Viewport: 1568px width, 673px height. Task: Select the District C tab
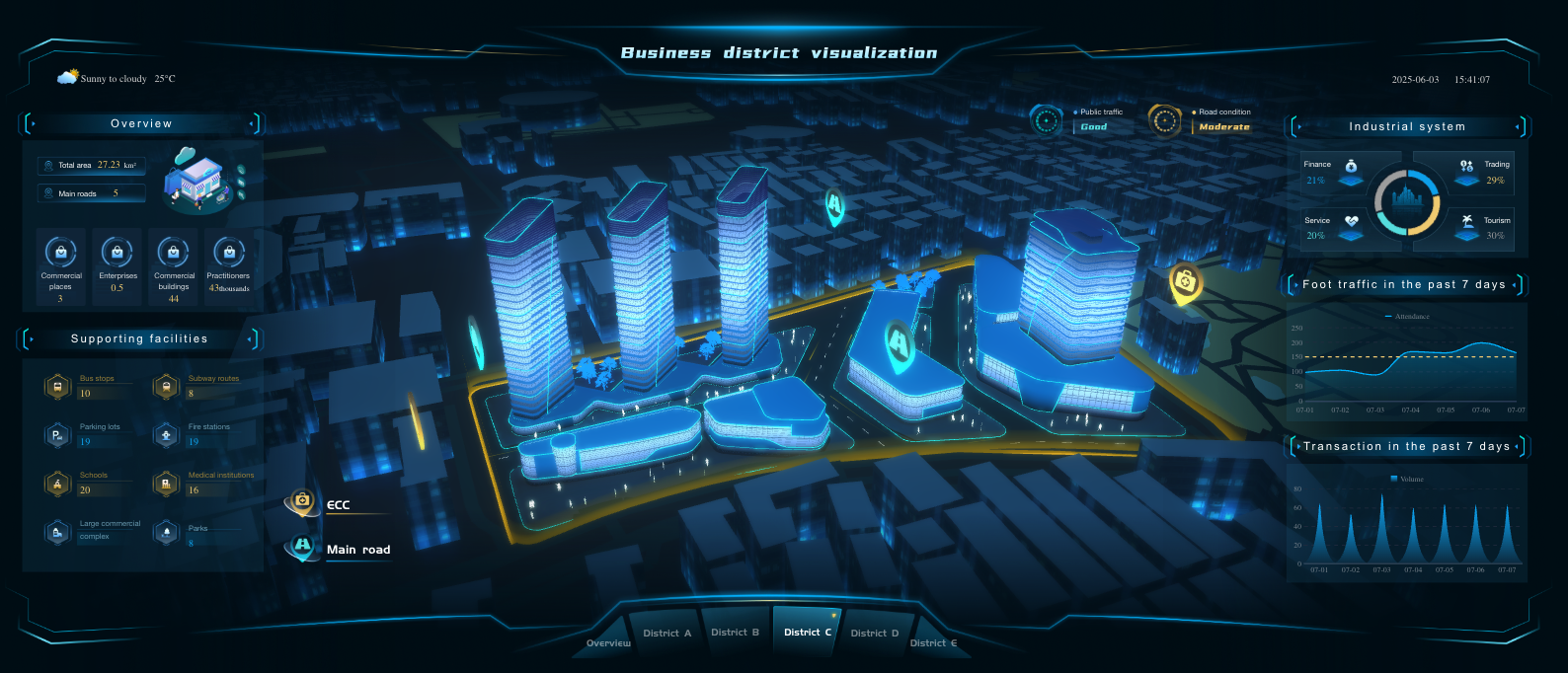coord(807,633)
